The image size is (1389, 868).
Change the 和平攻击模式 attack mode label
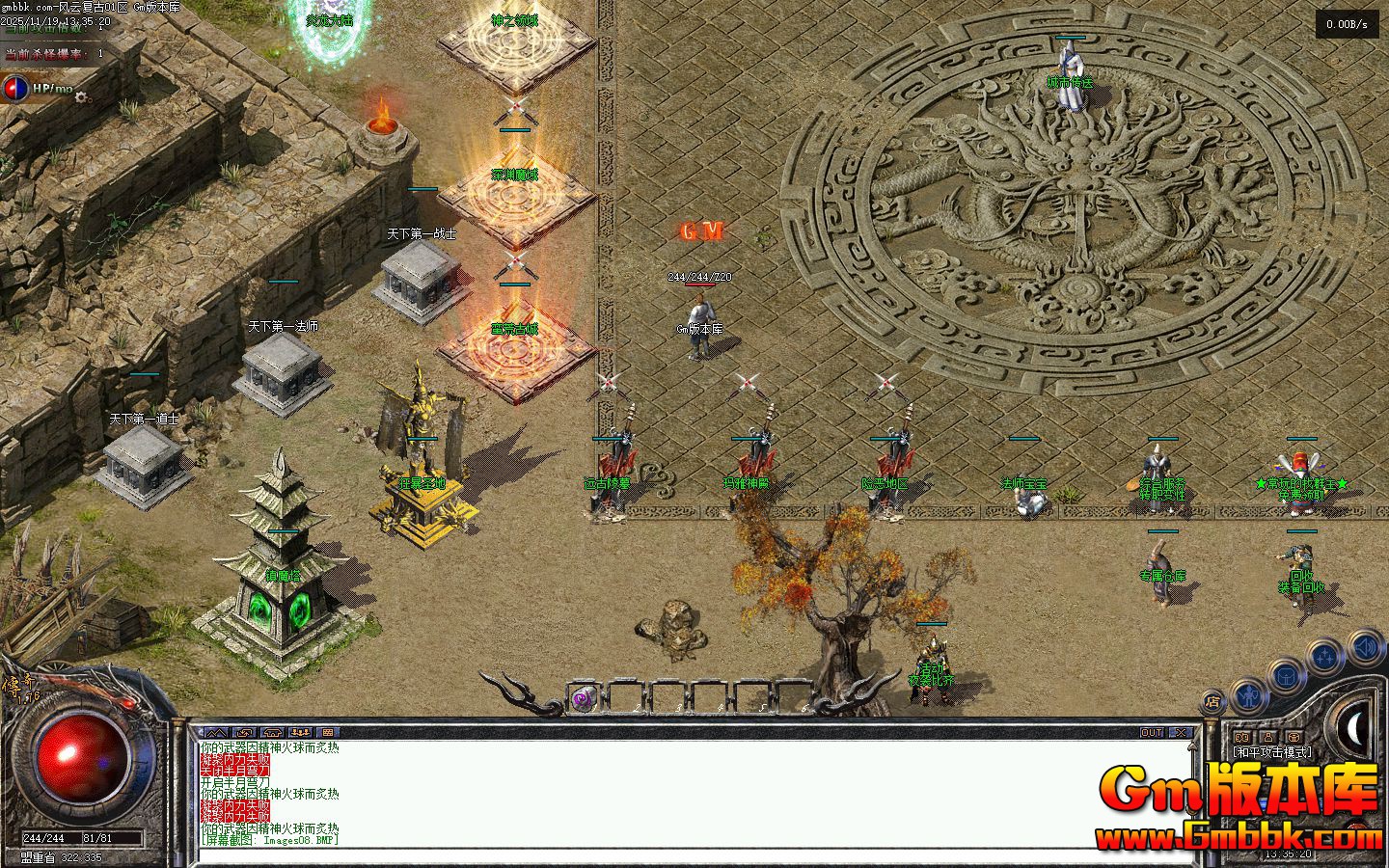click(x=1270, y=751)
